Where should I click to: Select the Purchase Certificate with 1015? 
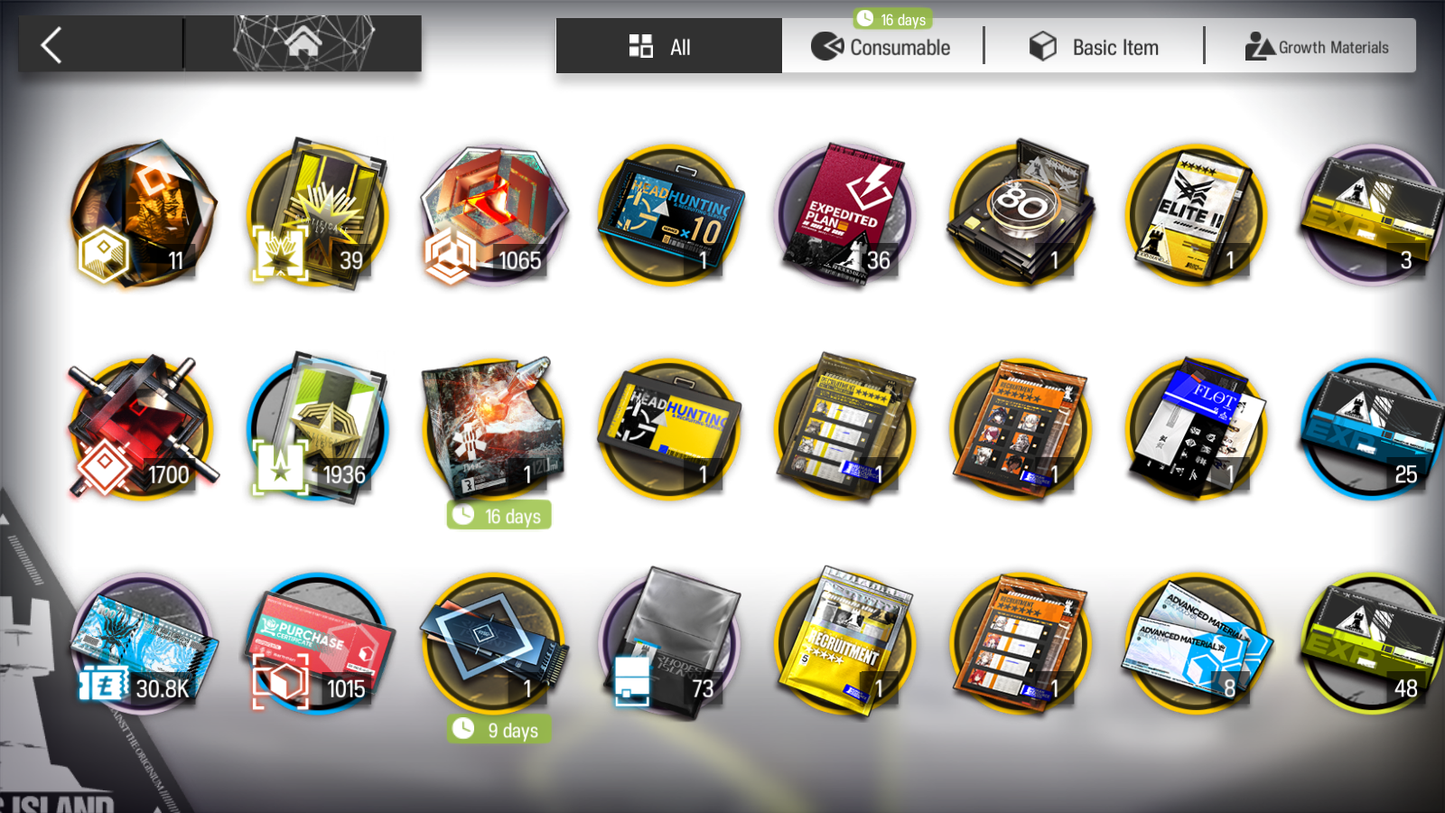coord(318,643)
